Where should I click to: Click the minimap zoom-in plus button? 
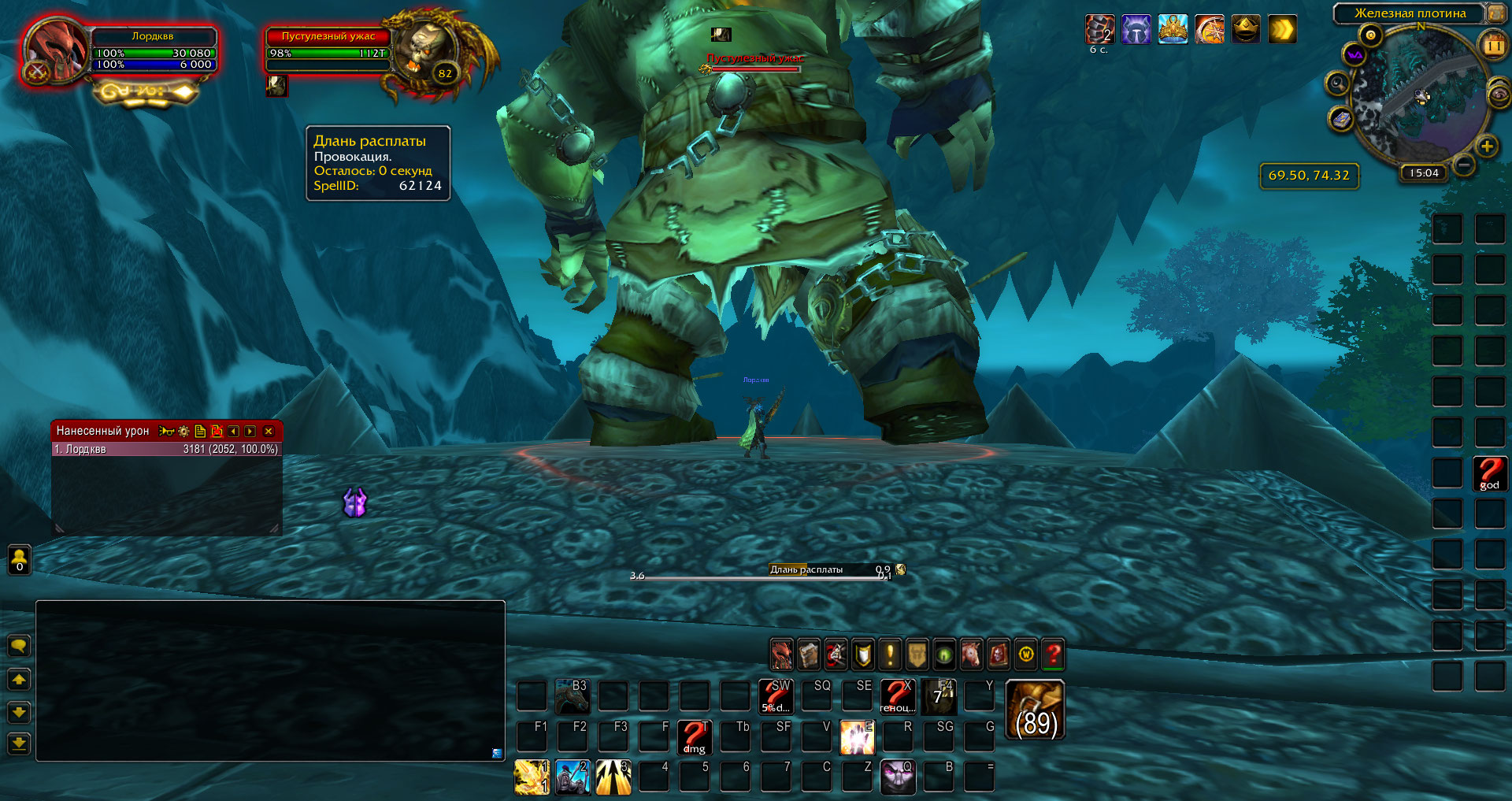coord(1487,146)
